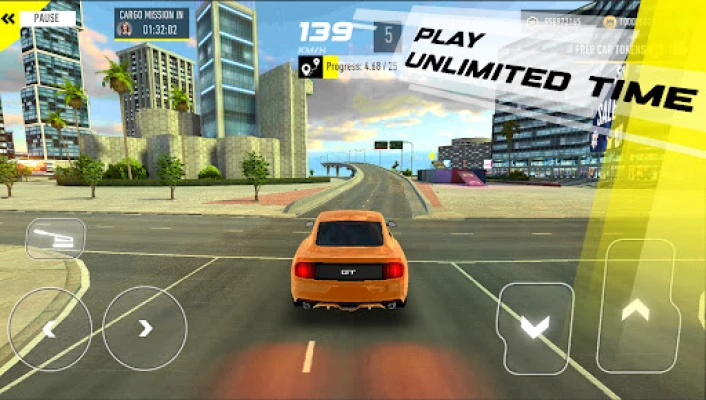Steer right using the right arrow button

[x=144, y=328]
